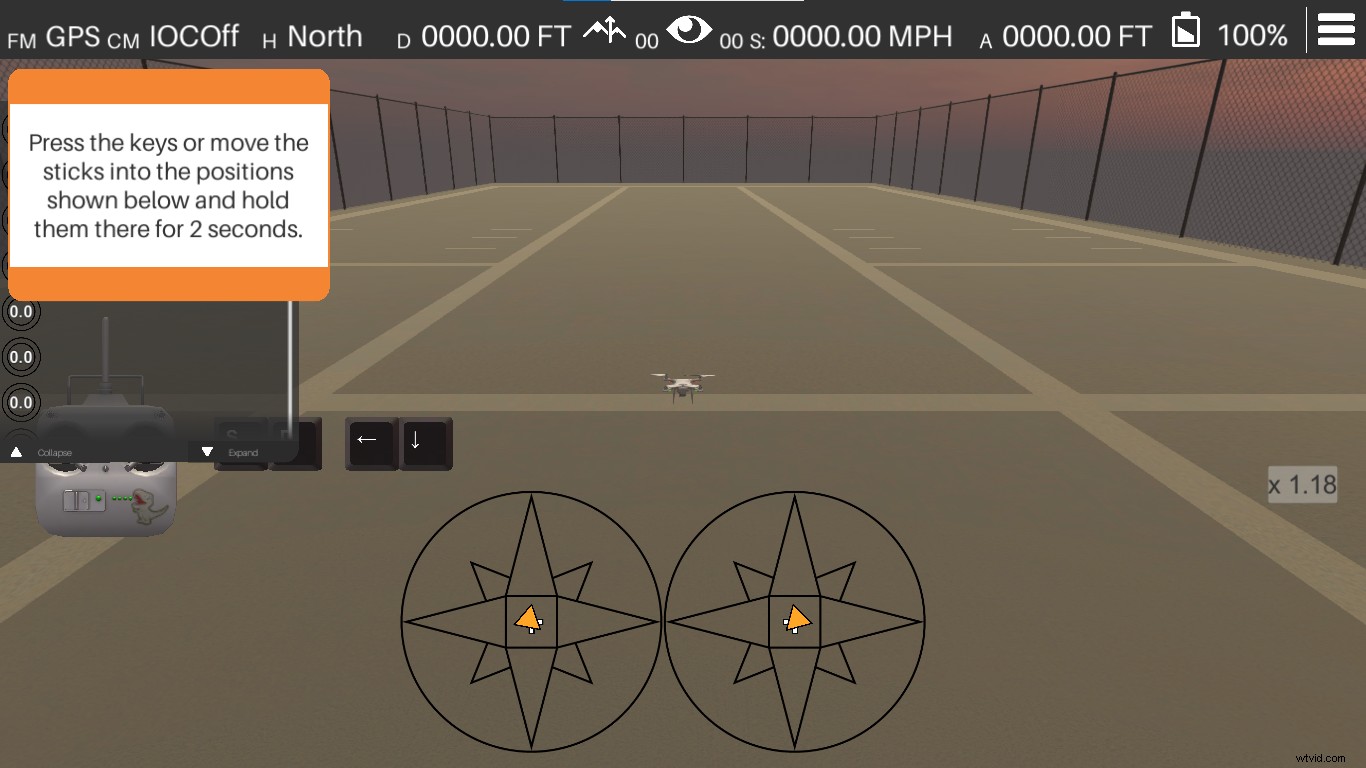Click the x 1.18 speed multiplier
1366x768 pixels.
(x=1303, y=484)
